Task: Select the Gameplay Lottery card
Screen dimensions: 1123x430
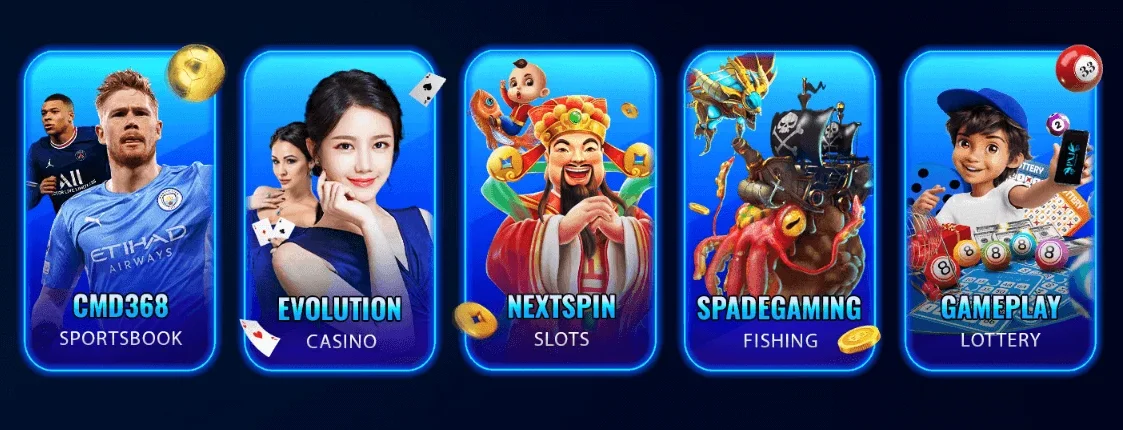Action: tap(999, 210)
